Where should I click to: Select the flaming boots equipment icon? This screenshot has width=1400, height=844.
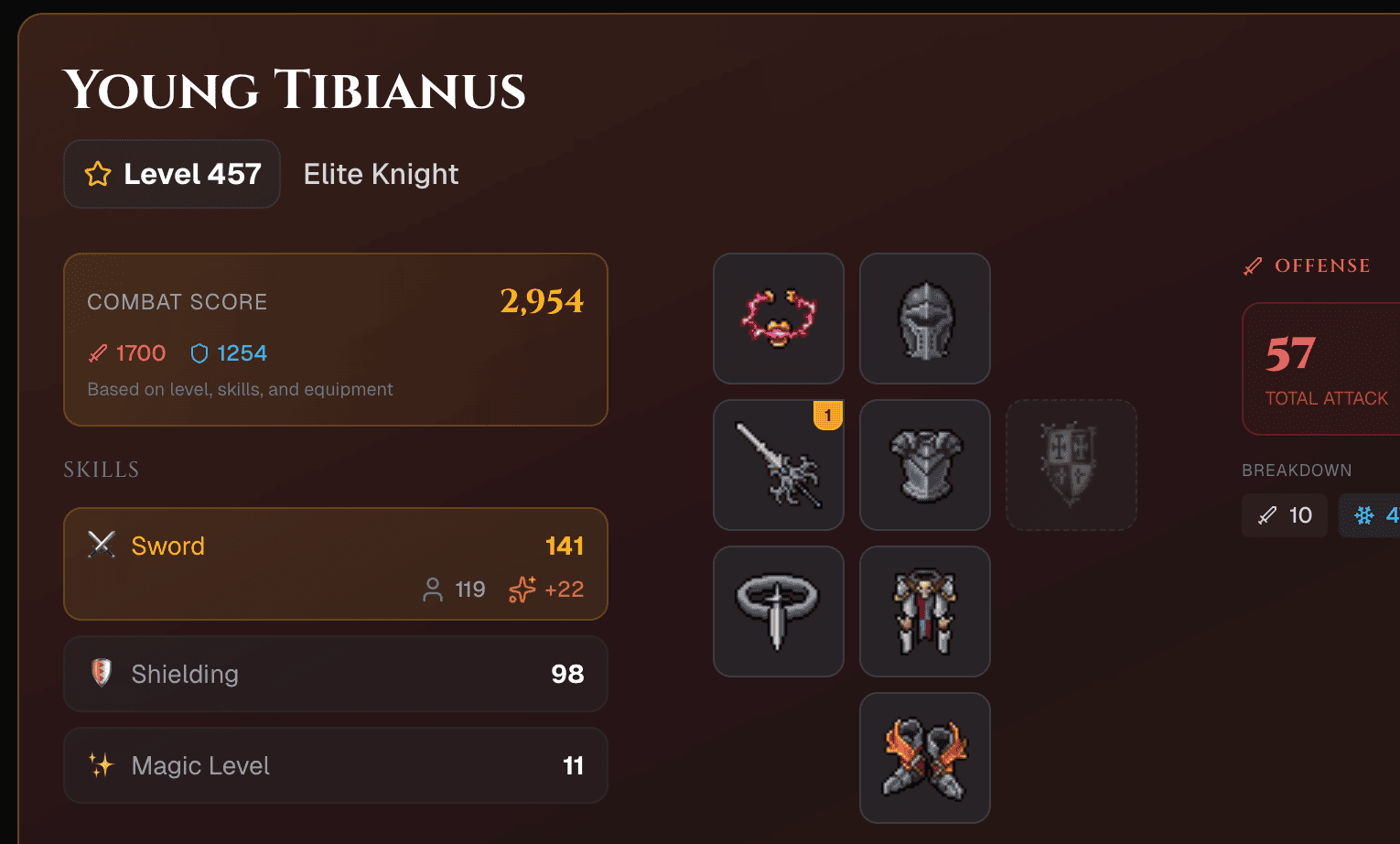[924, 757]
